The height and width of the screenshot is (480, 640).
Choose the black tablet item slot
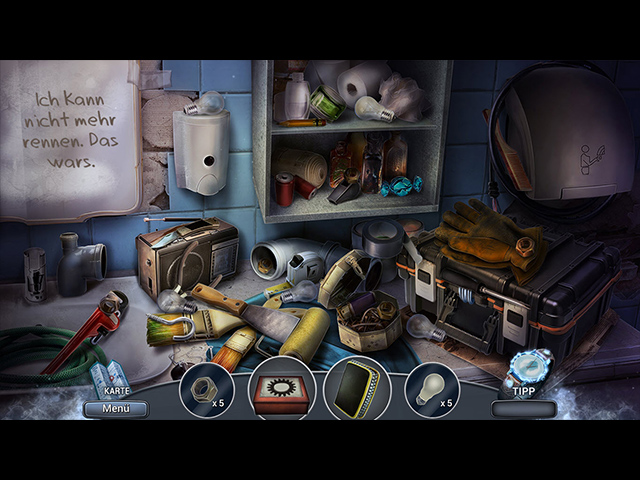point(356,389)
